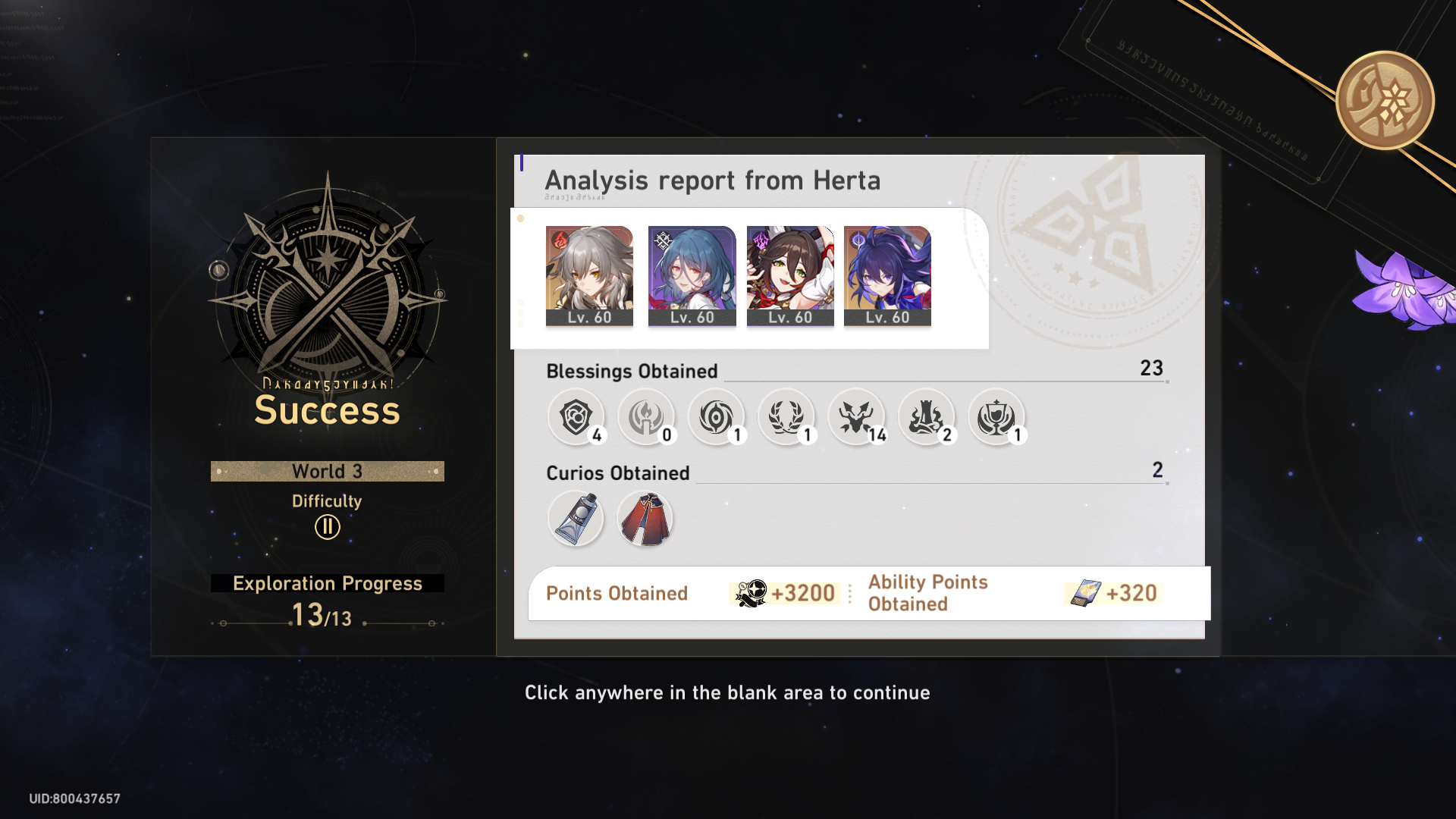Select the flaming tower blessing icon showing 2
Viewport: 1456px width, 819px height.
[x=927, y=417]
